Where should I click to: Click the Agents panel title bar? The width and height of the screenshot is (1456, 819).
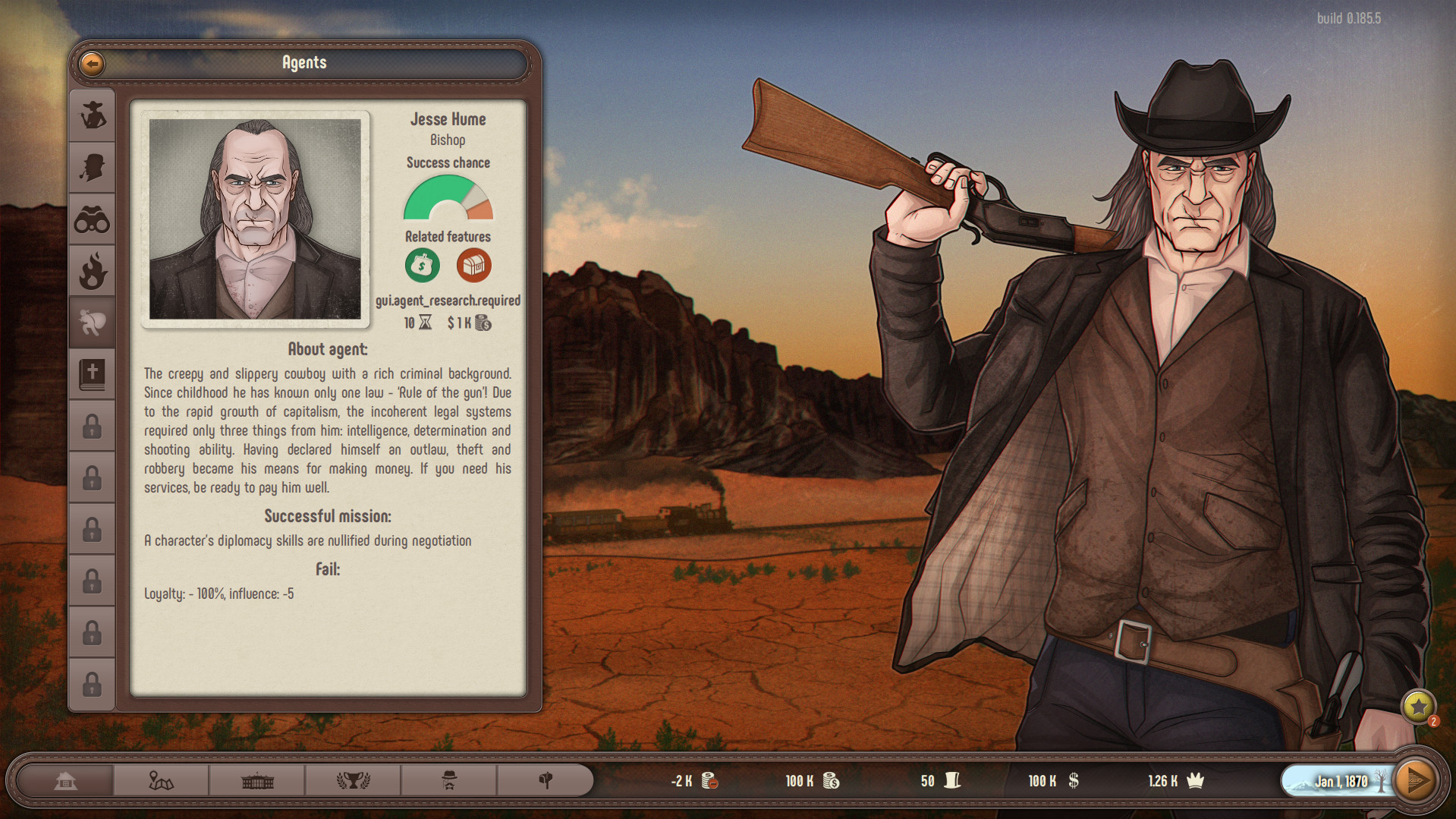pyautogui.click(x=303, y=64)
